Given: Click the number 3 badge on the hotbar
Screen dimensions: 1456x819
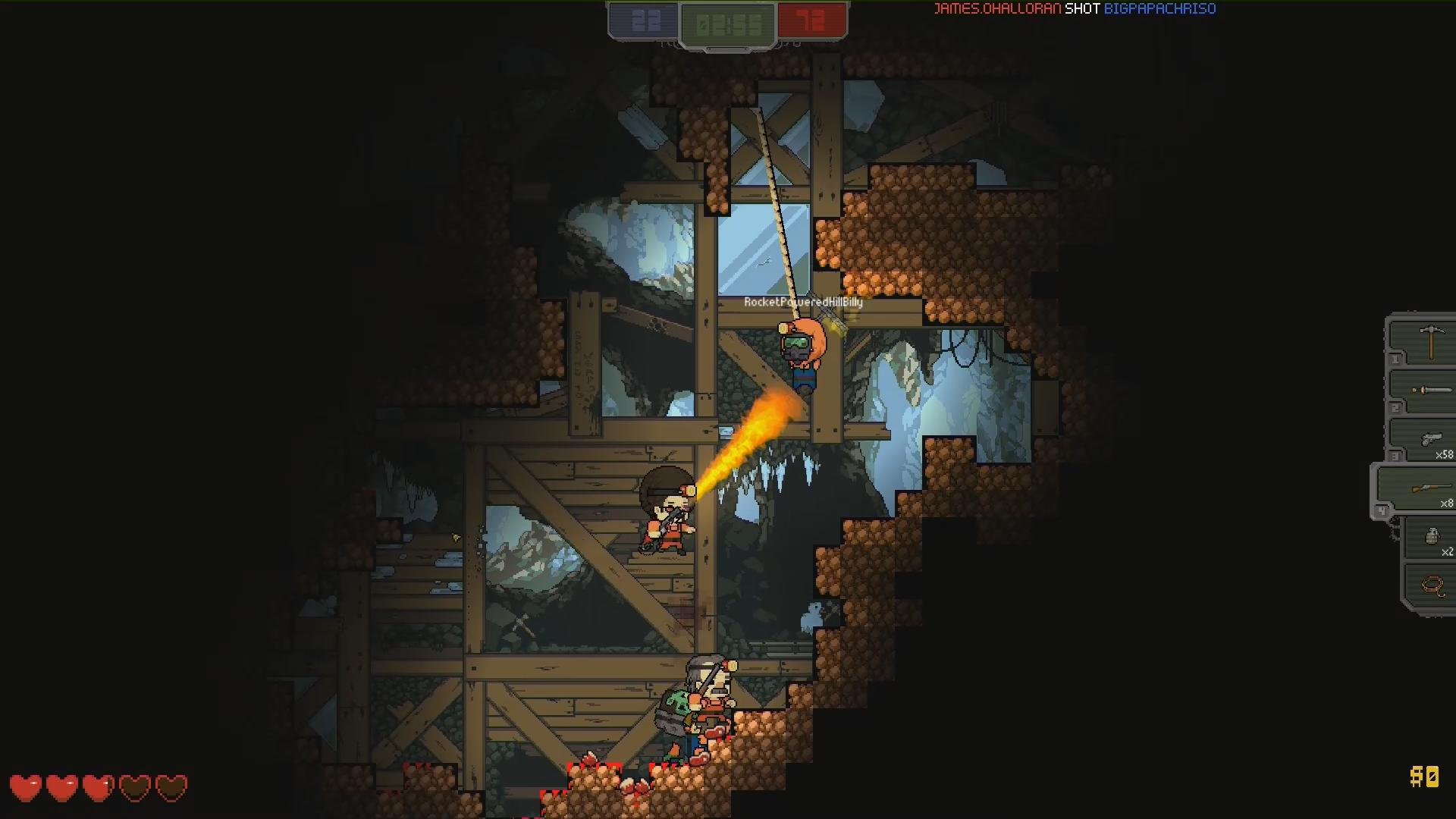Looking at the screenshot, I should coord(1396,455).
